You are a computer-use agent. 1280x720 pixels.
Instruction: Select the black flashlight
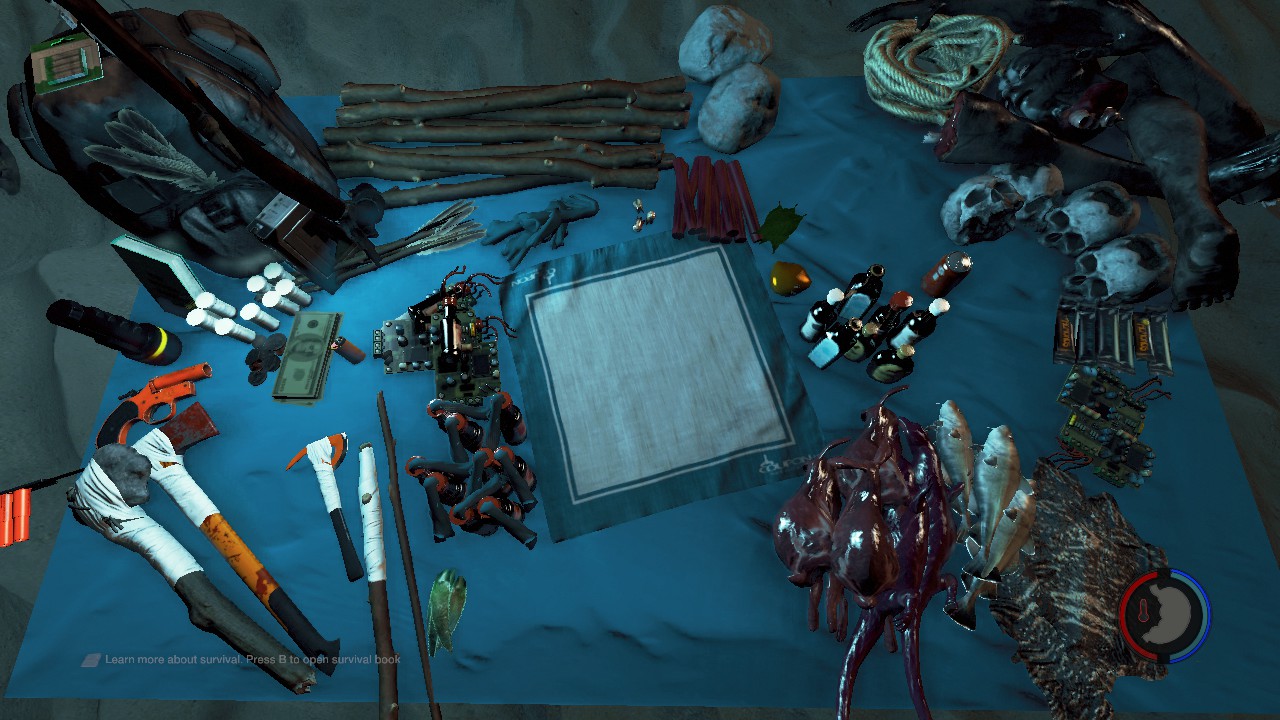pyautogui.click(x=110, y=330)
